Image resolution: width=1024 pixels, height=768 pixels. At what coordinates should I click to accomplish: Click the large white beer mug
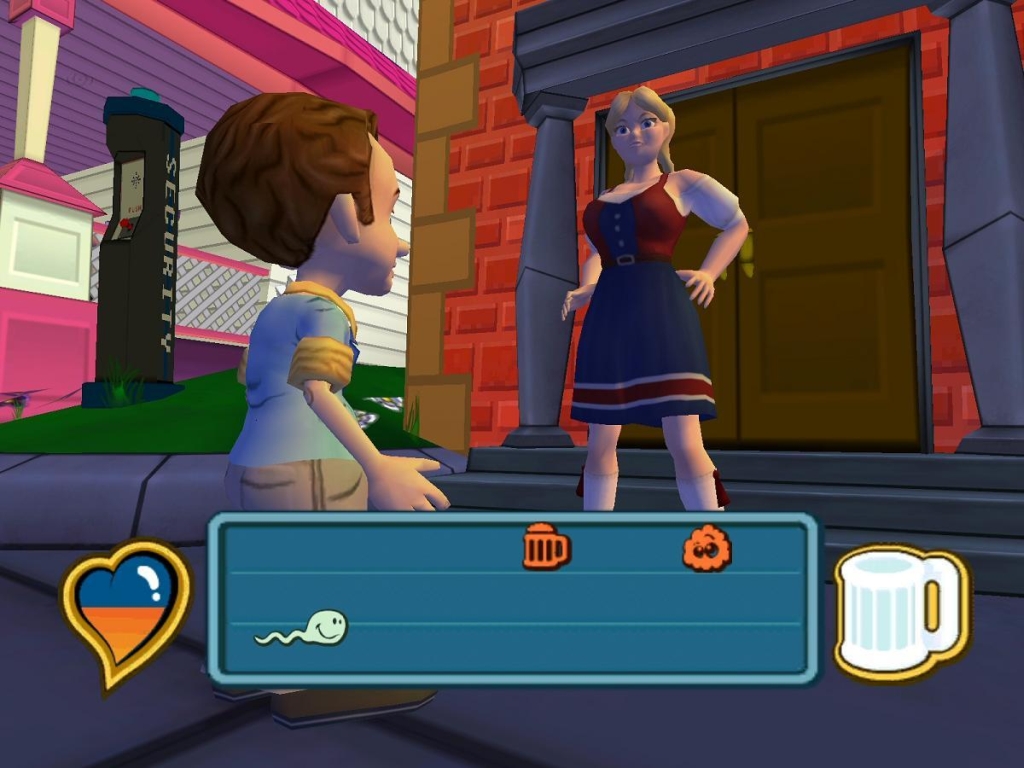(x=897, y=612)
